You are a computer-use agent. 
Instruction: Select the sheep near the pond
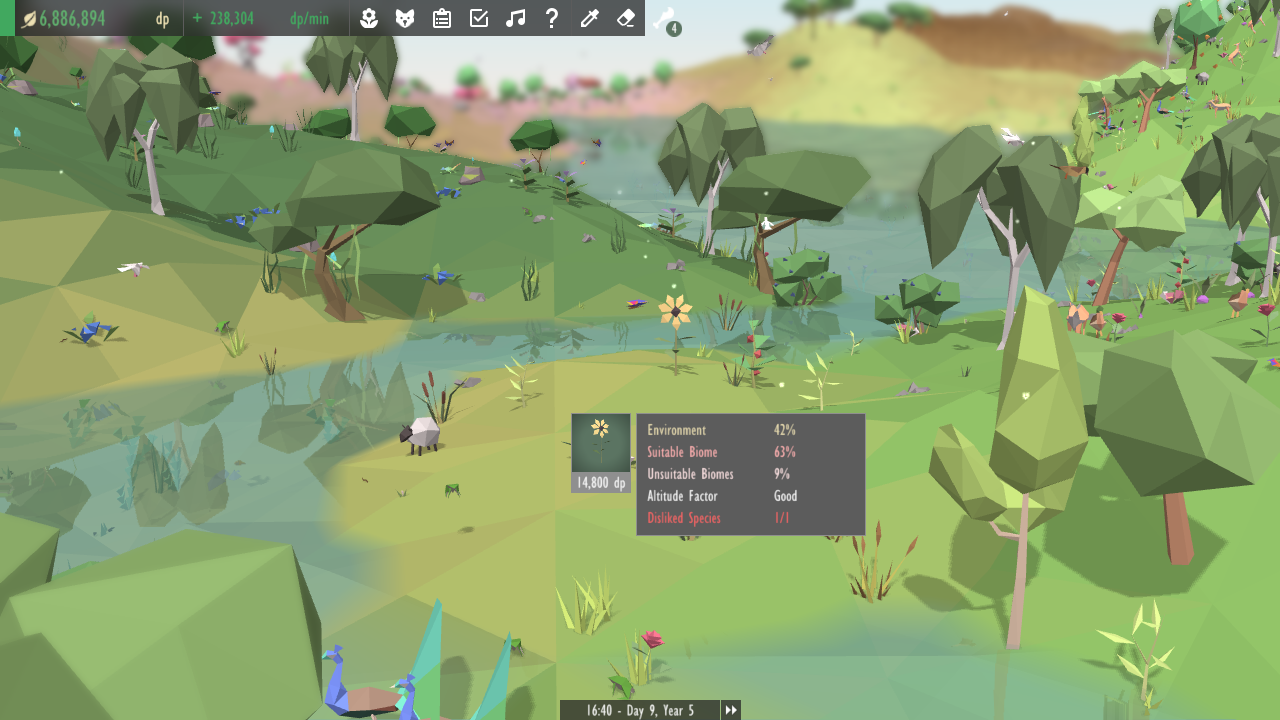click(425, 430)
